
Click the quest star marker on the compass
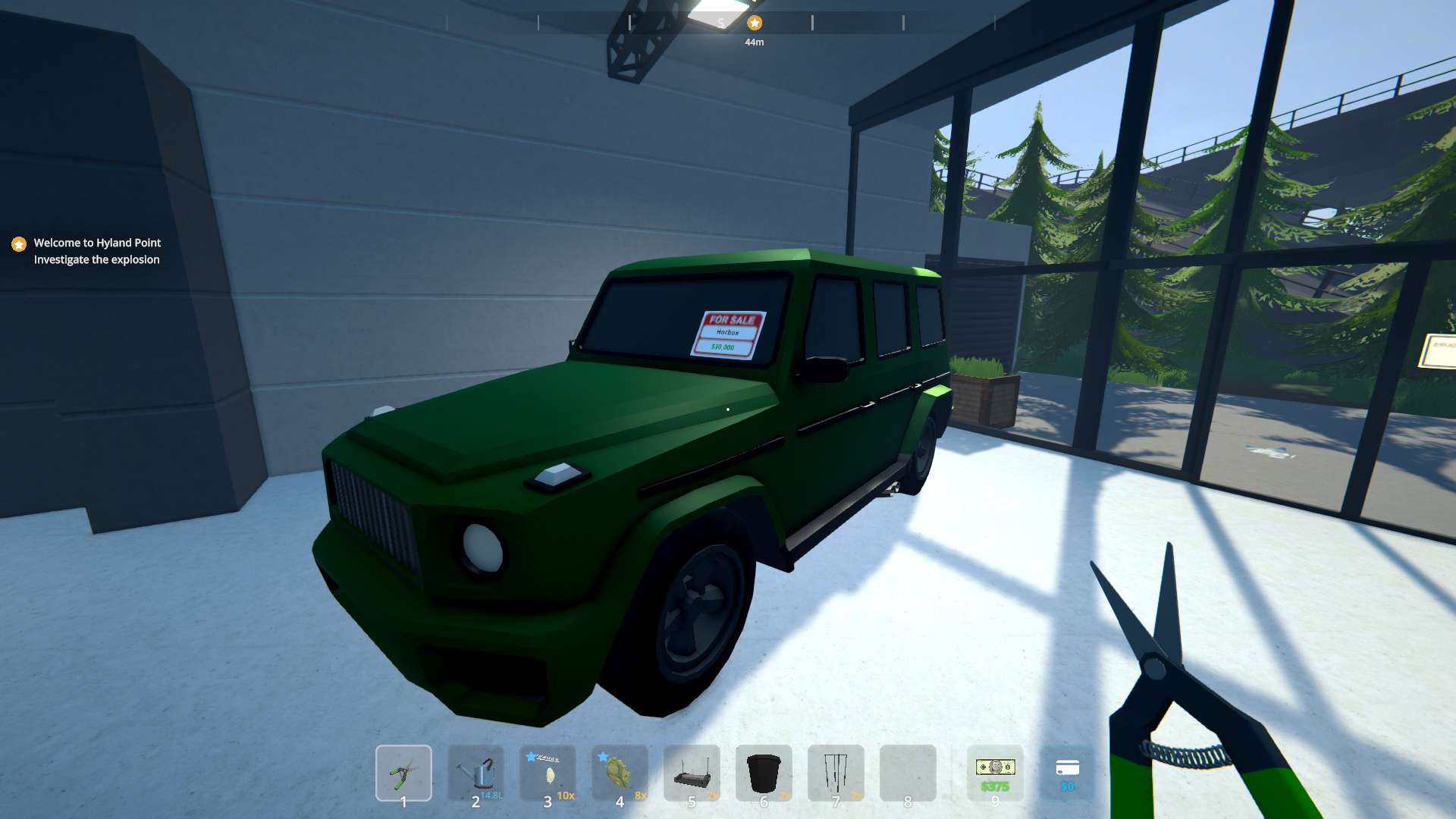pos(754,23)
